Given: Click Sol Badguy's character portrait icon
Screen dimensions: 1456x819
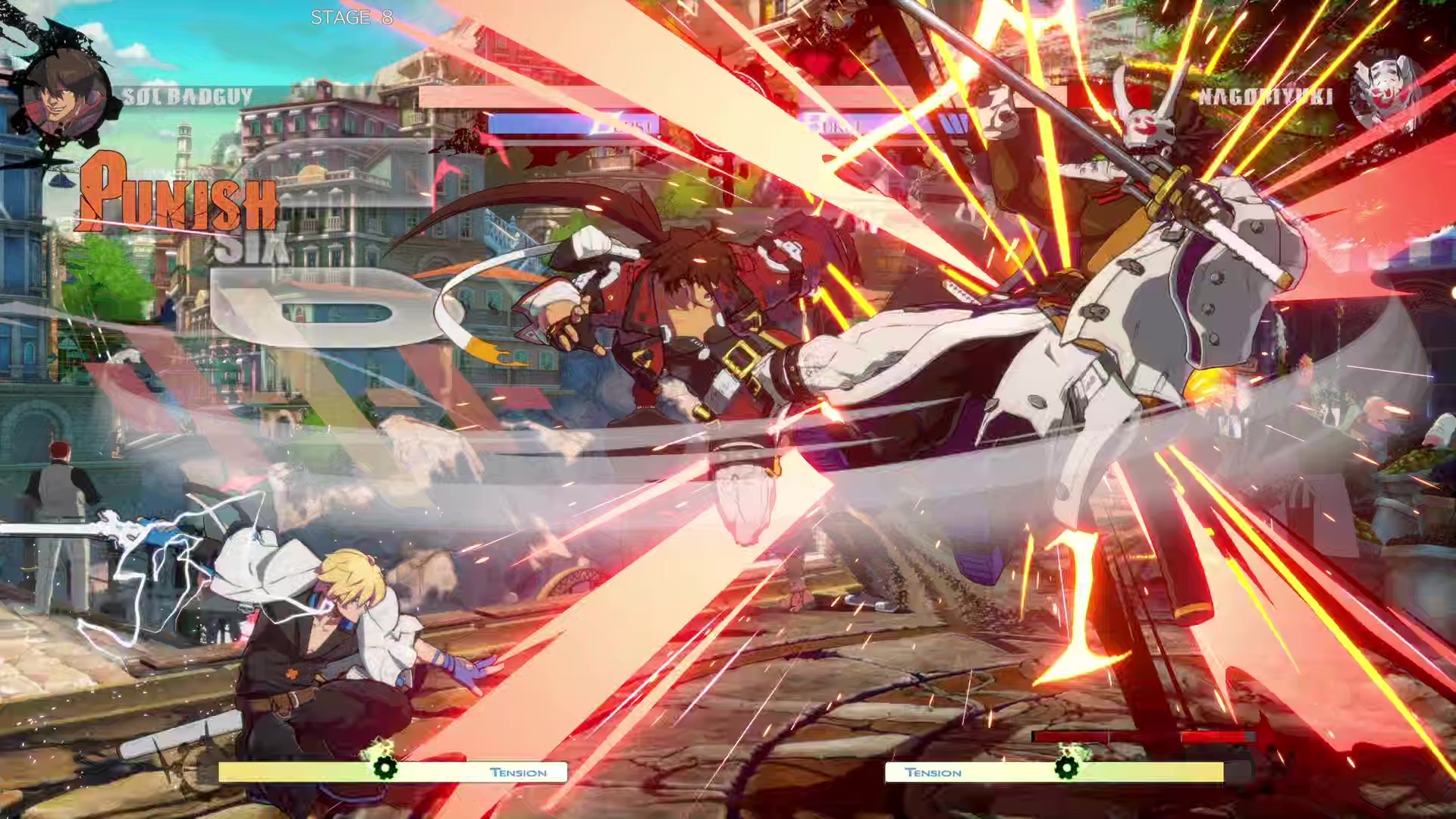Looking at the screenshot, I should tap(68, 91).
